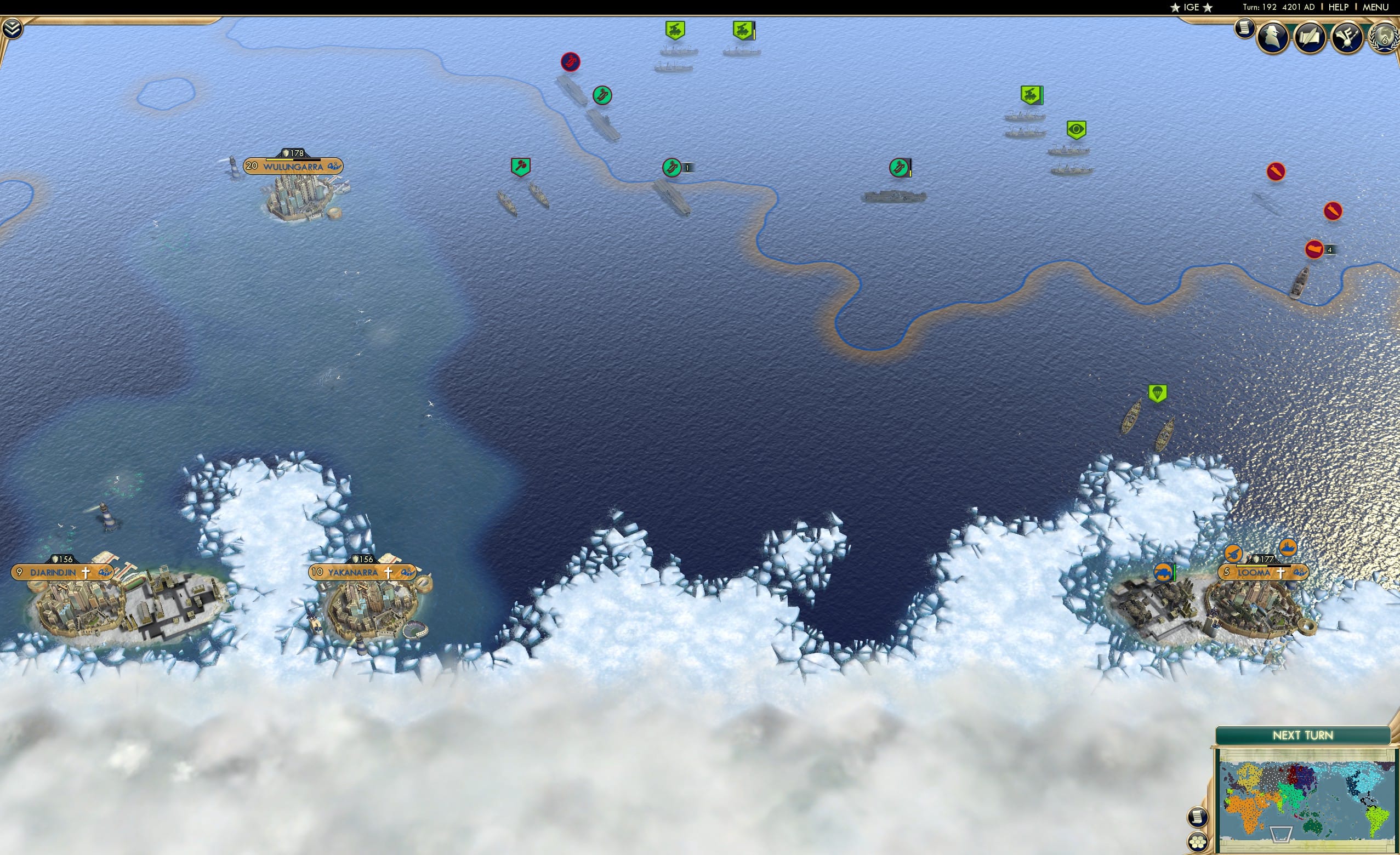Open the notification log scroll icon top-right
Image resolution: width=1400 pixels, height=855 pixels.
click(x=1244, y=31)
